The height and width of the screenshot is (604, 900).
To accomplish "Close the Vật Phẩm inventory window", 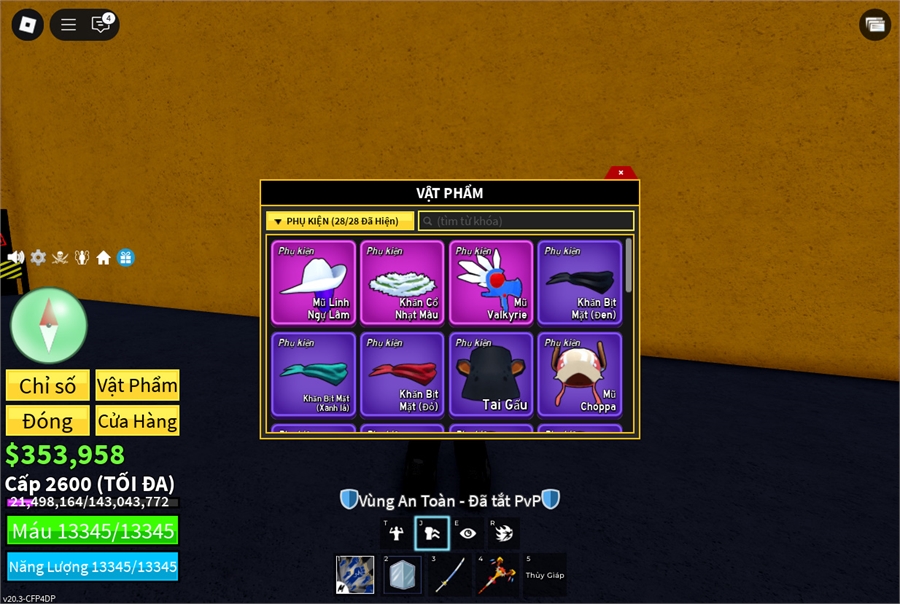I will [x=621, y=172].
